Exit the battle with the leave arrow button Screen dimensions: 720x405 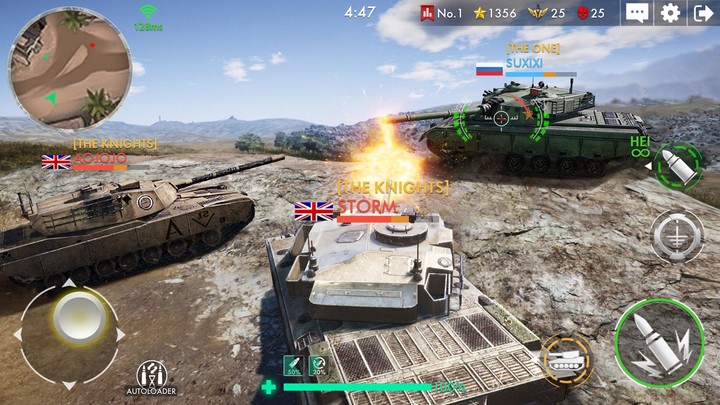[x=703, y=13]
